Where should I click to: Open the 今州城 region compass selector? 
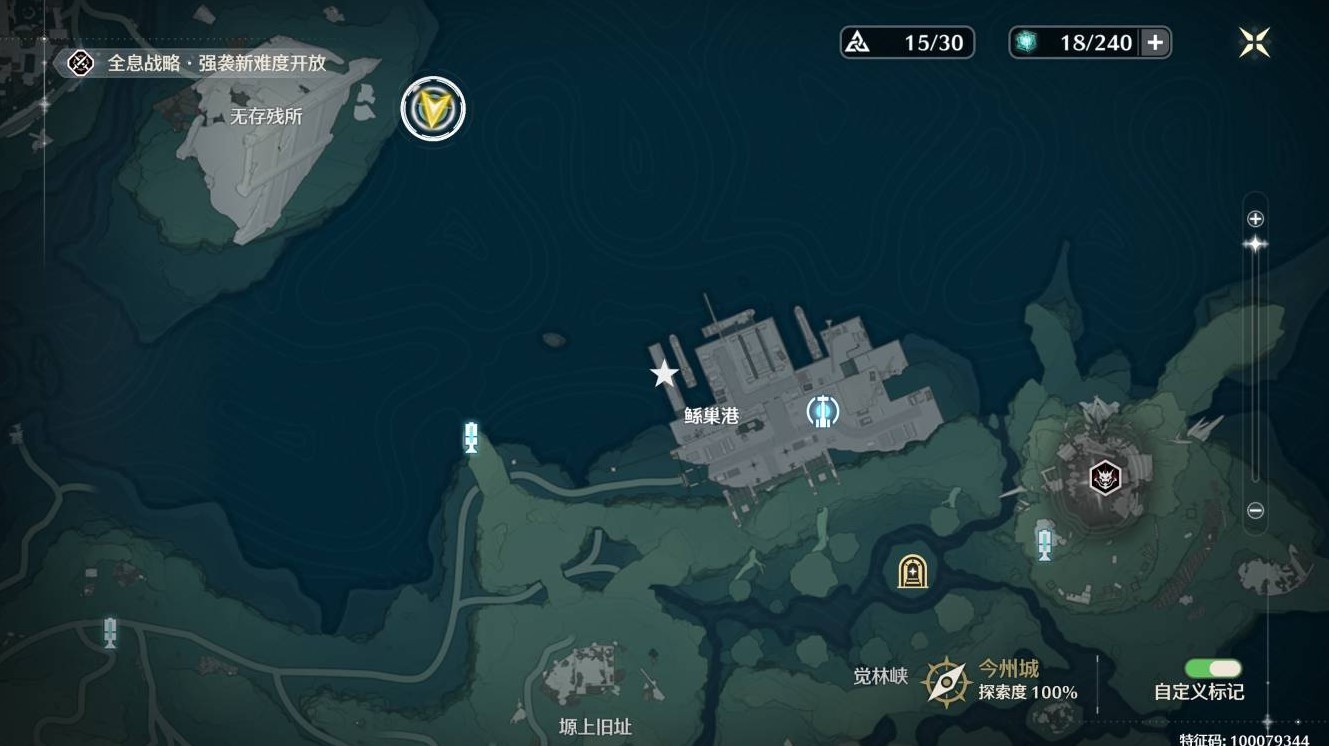(x=945, y=682)
